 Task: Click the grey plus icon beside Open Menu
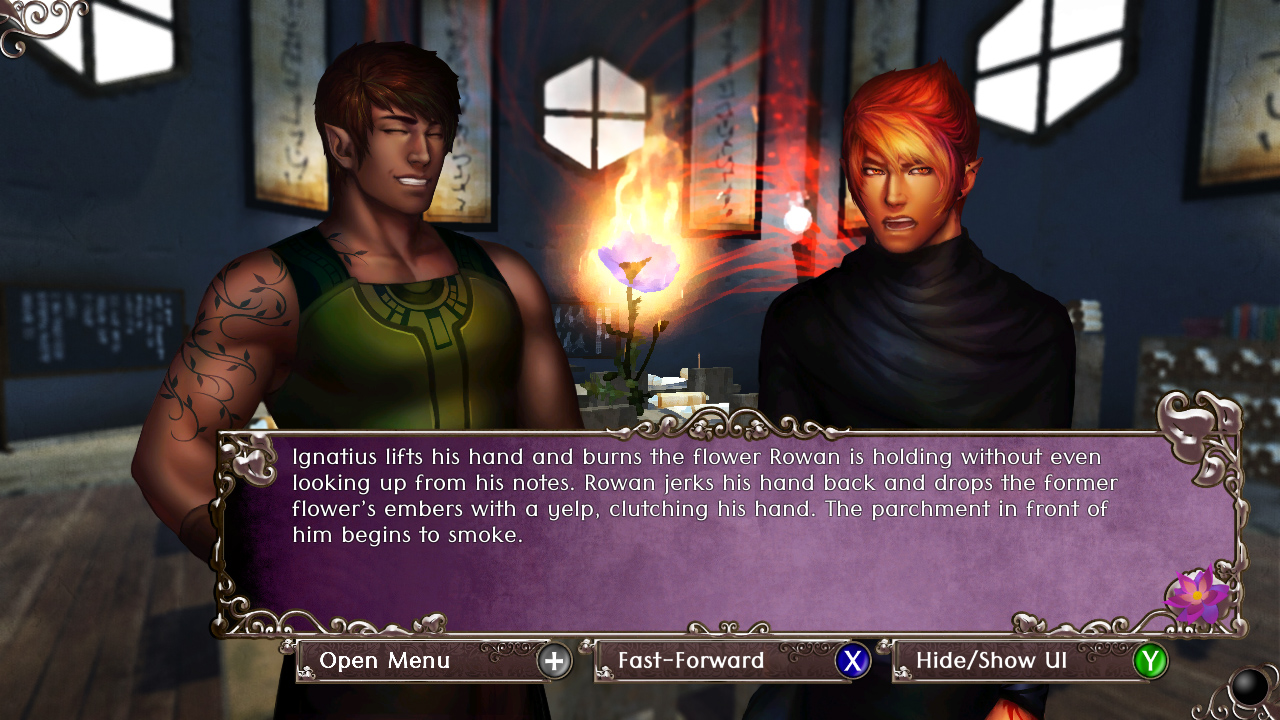point(556,661)
